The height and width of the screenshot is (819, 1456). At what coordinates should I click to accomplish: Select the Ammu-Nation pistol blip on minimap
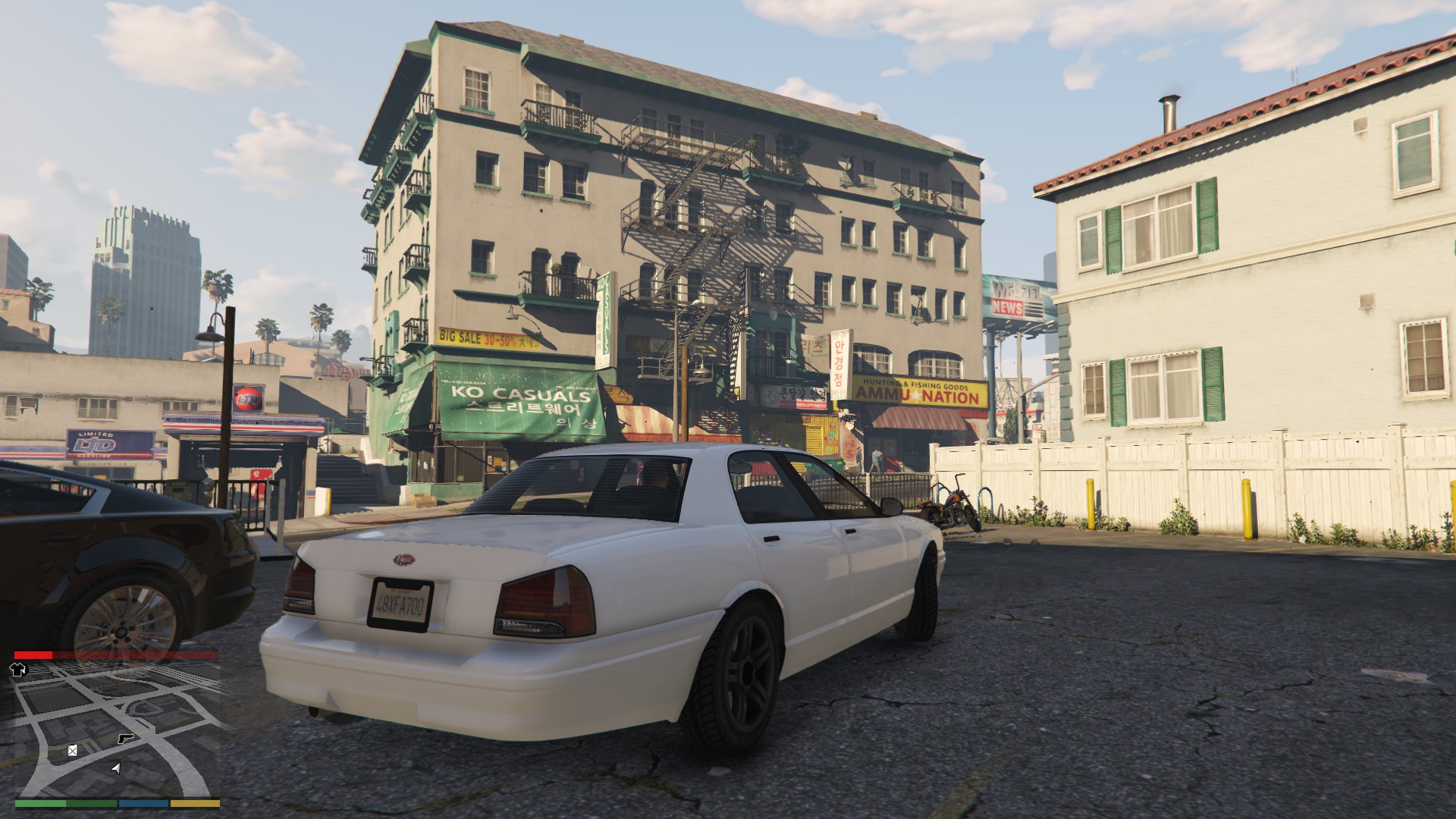coord(126,738)
